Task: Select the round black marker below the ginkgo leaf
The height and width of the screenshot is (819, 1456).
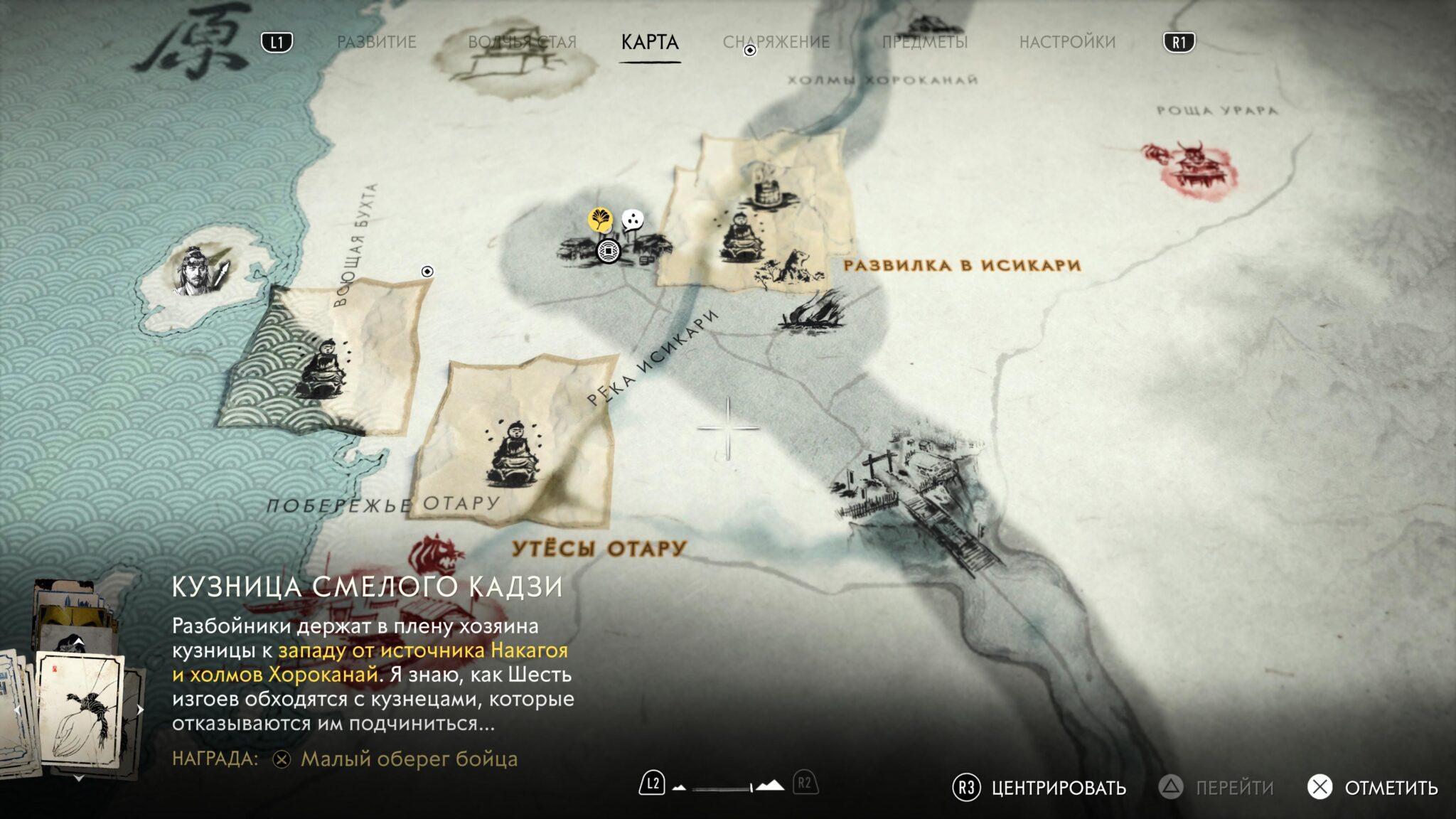Action: (608, 251)
